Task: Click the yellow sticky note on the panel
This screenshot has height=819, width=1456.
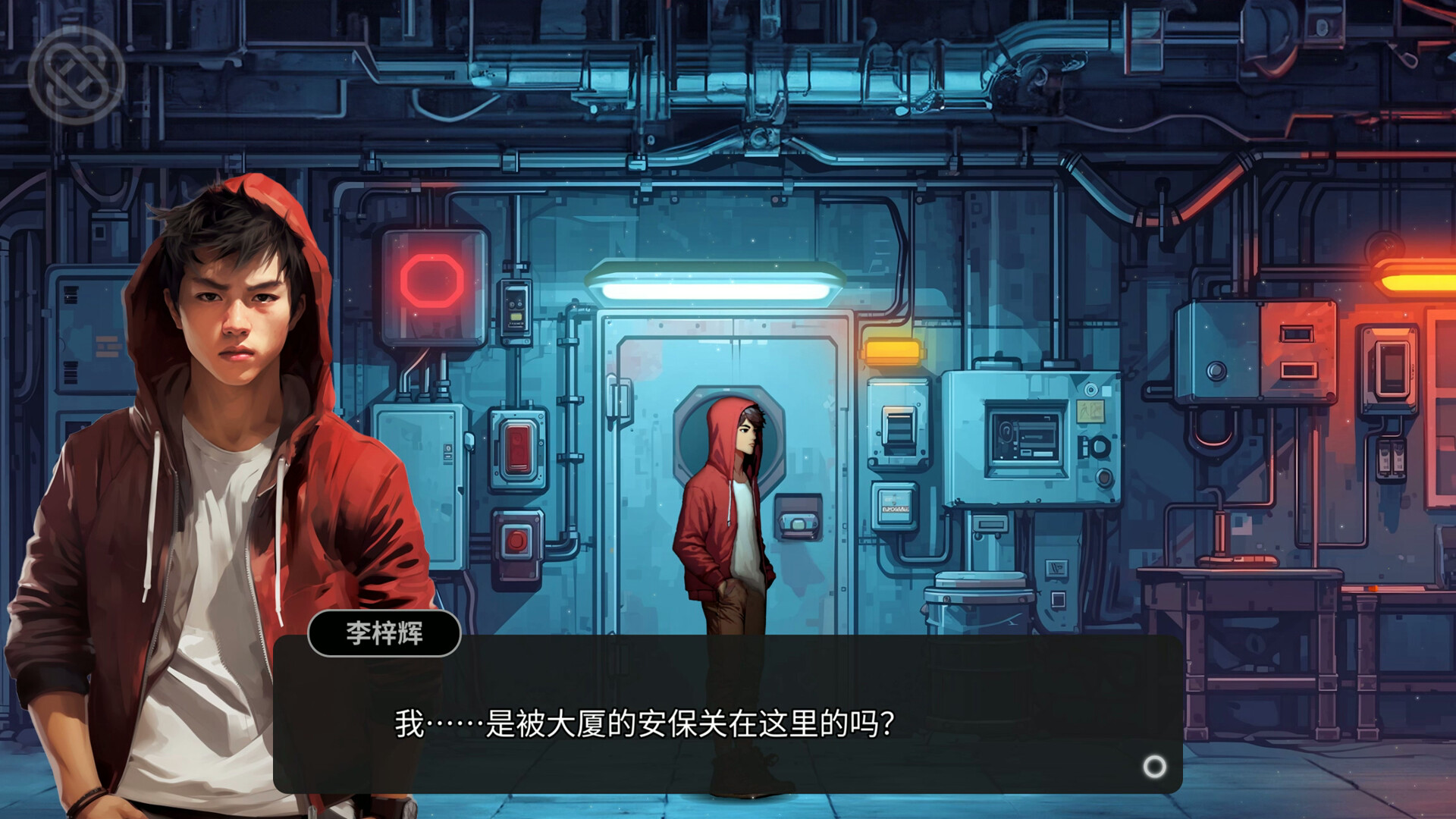Action: (1090, 412)
